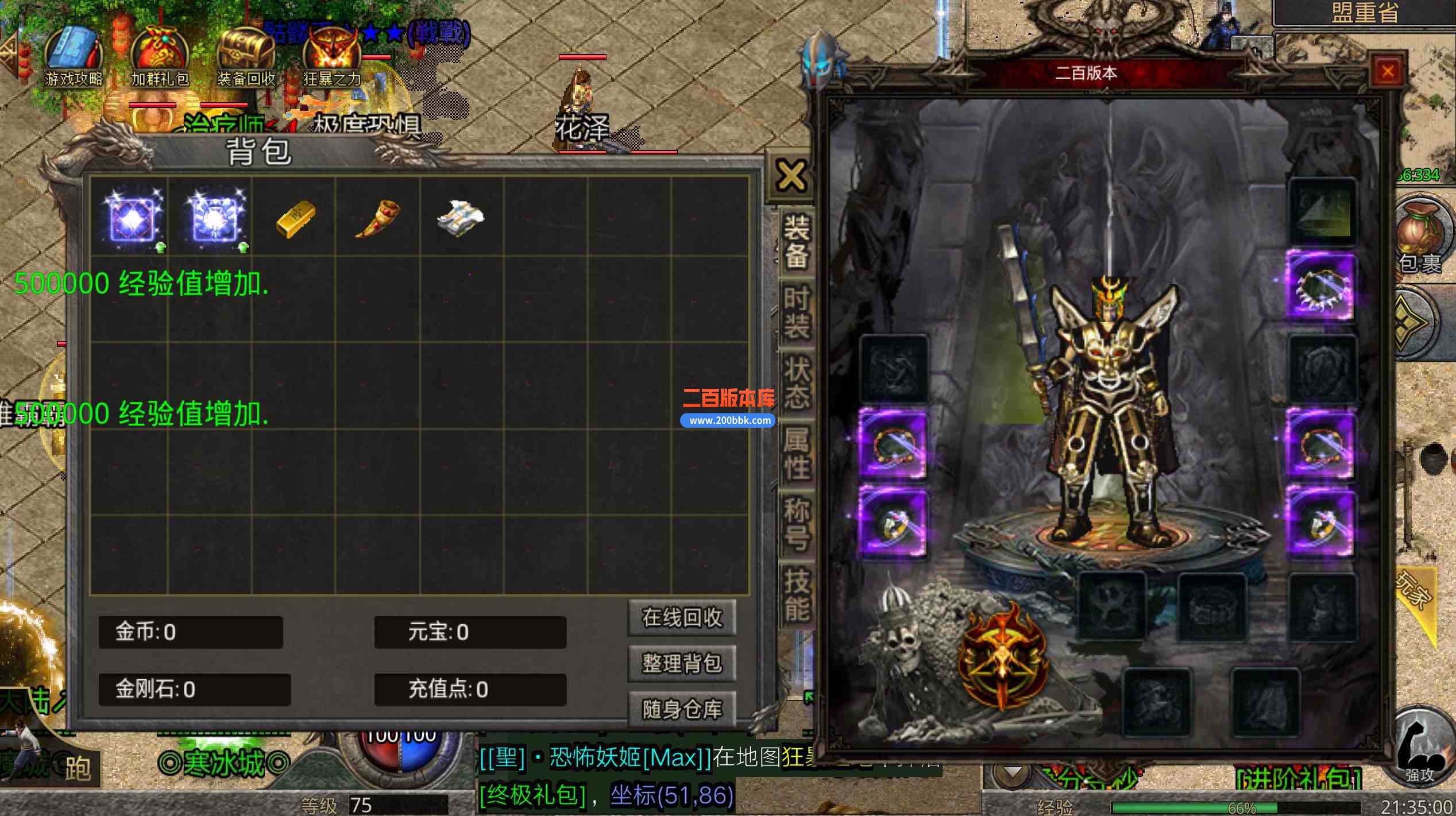This screenshot has width=1456, height=816.
Task: Open the 状态 status tab
Action: (797, 383)
